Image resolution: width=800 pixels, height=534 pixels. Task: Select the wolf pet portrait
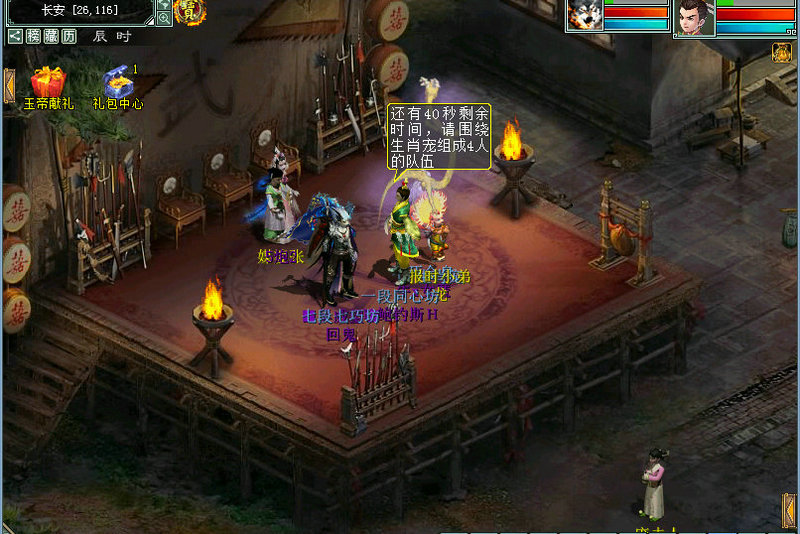(x=585, y=16)
